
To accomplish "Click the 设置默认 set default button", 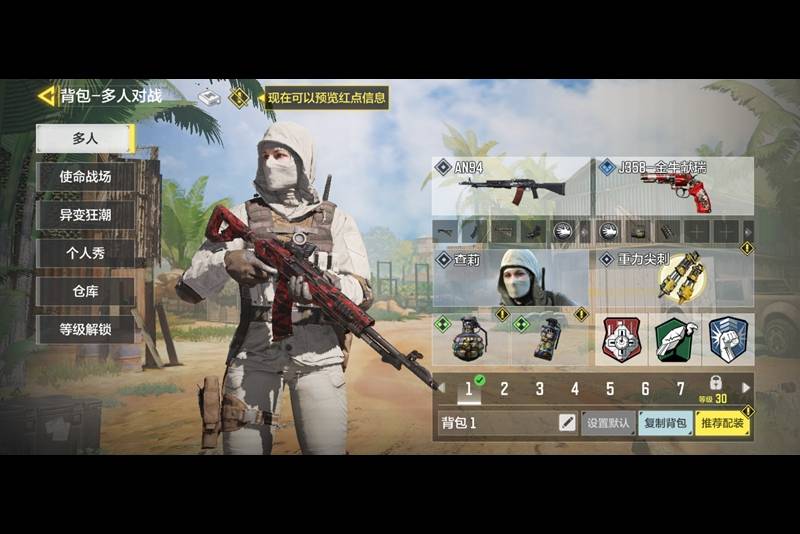I will (x=608, y=423).
